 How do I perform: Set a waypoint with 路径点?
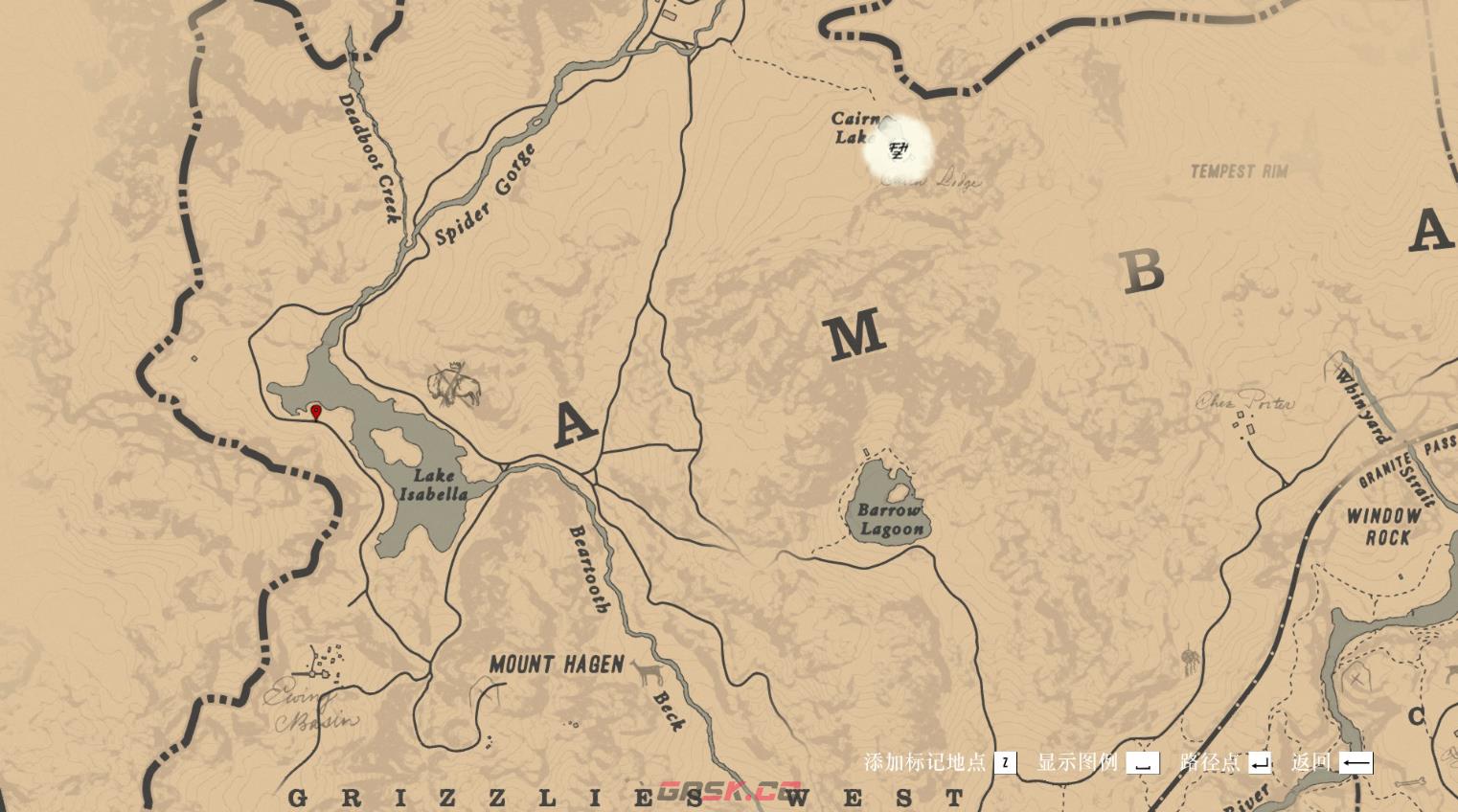tap(1224, 763)
